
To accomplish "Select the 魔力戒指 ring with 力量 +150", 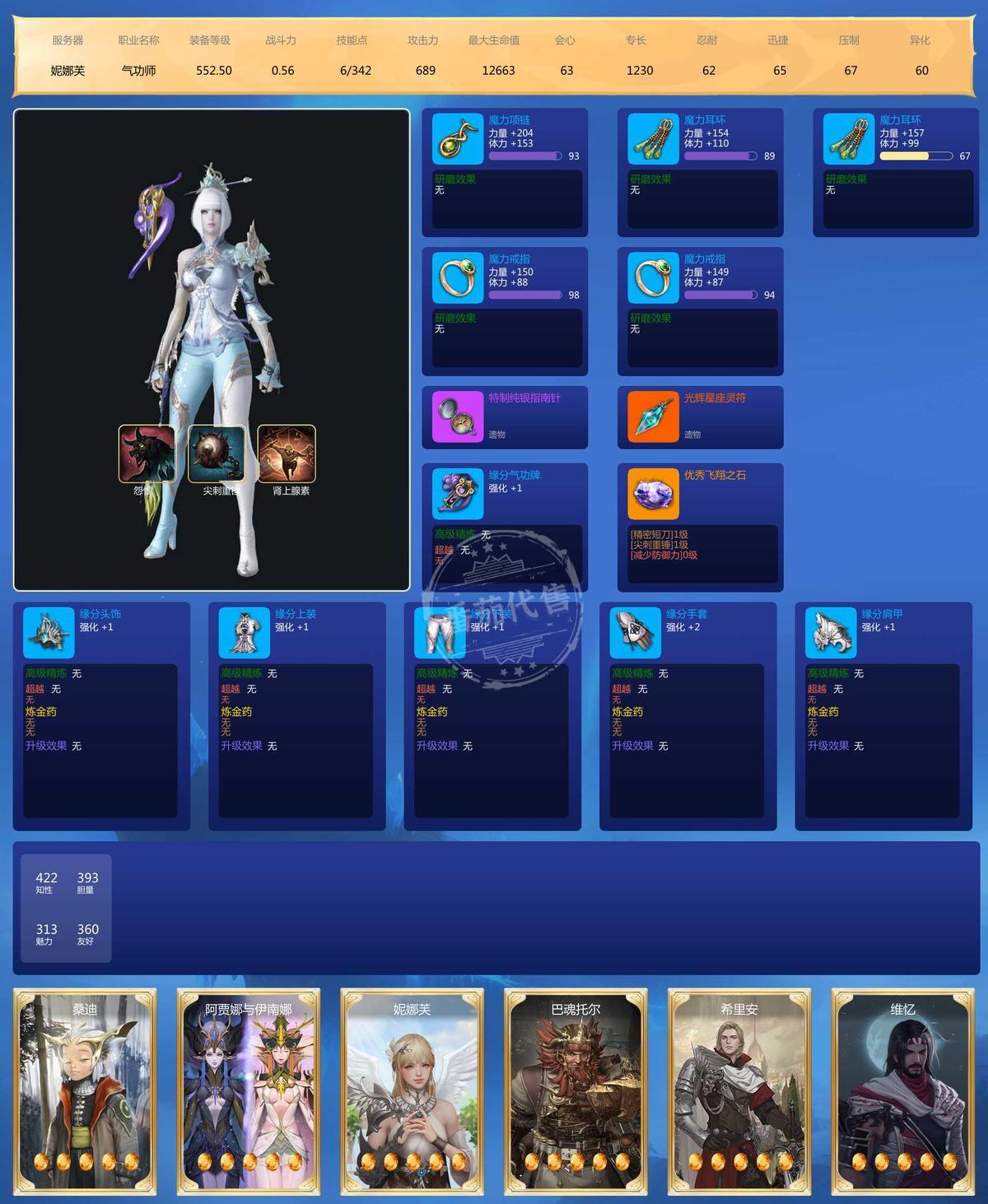I will click(x=457, y=278).
